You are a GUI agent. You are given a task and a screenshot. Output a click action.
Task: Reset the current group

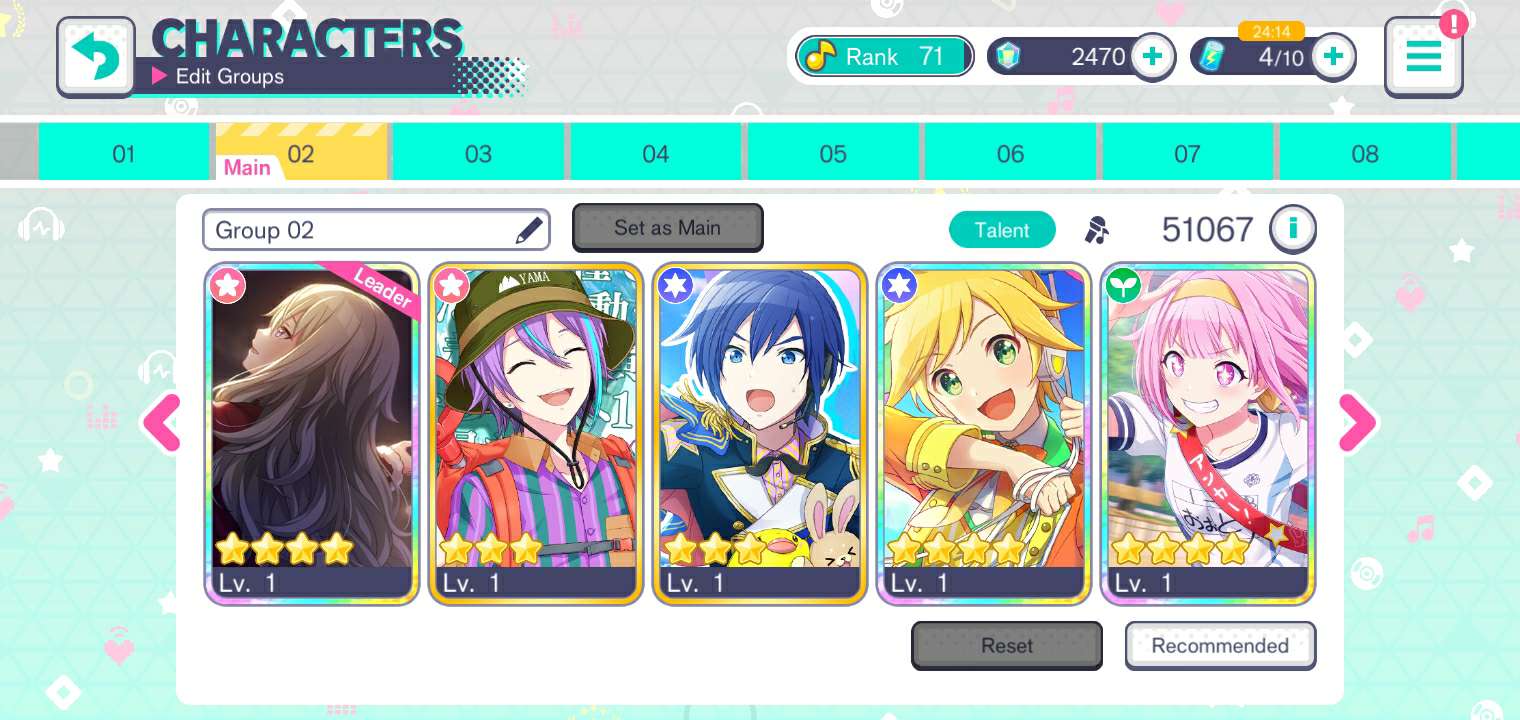[x=1006, y=646]
